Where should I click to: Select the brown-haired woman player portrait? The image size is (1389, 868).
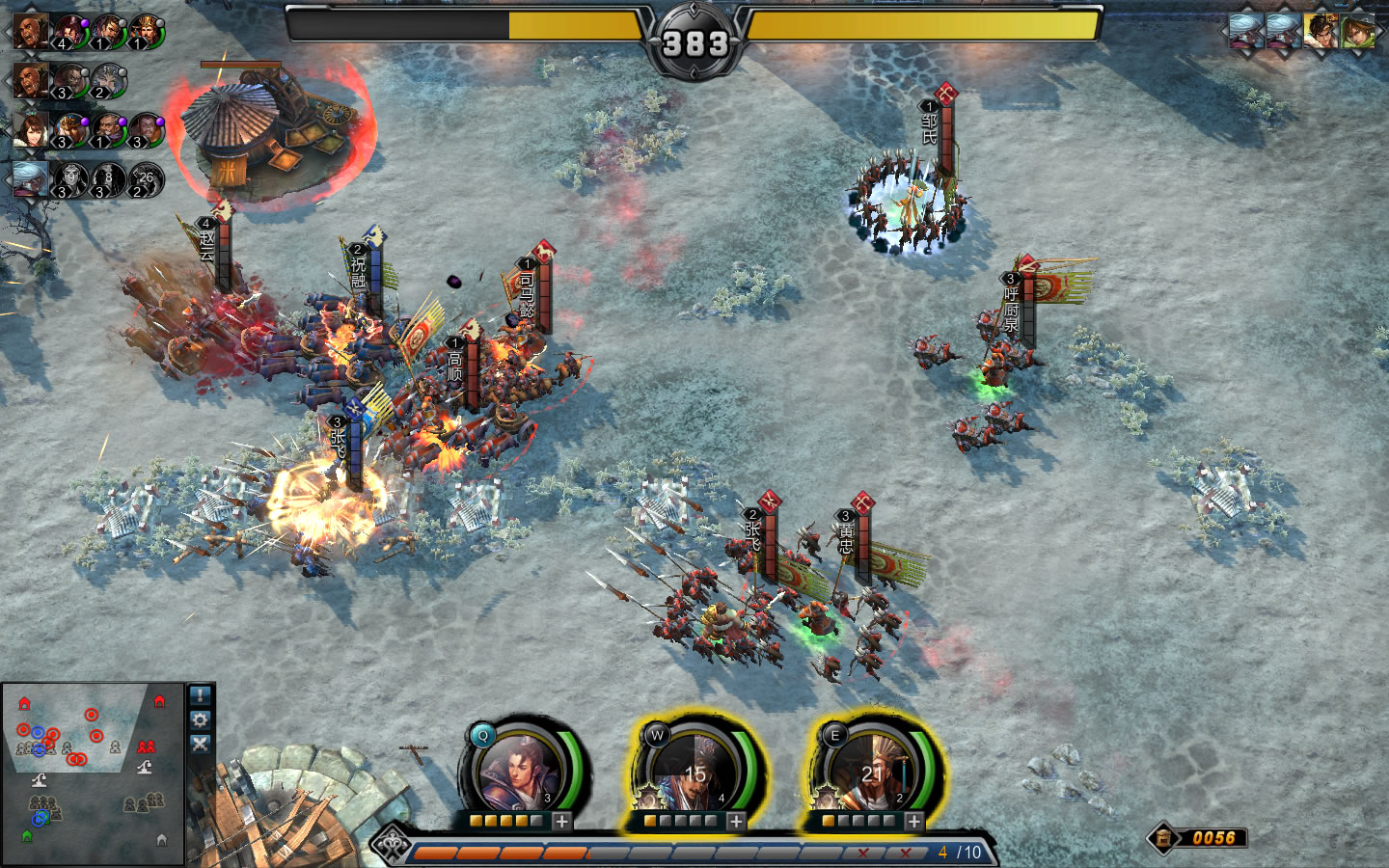30,129
